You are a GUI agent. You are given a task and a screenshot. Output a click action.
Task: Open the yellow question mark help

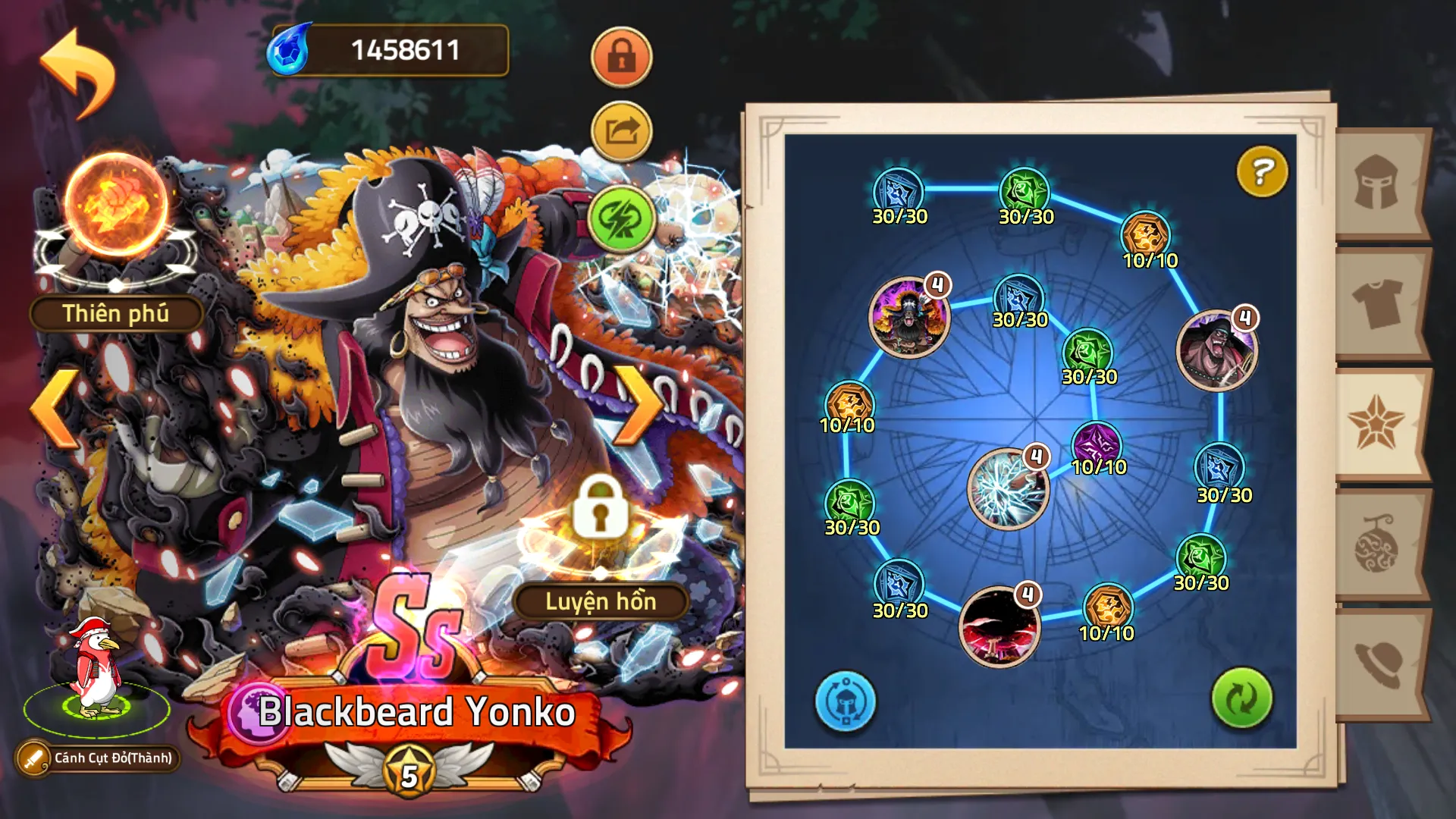click(x=1262, y=171)
